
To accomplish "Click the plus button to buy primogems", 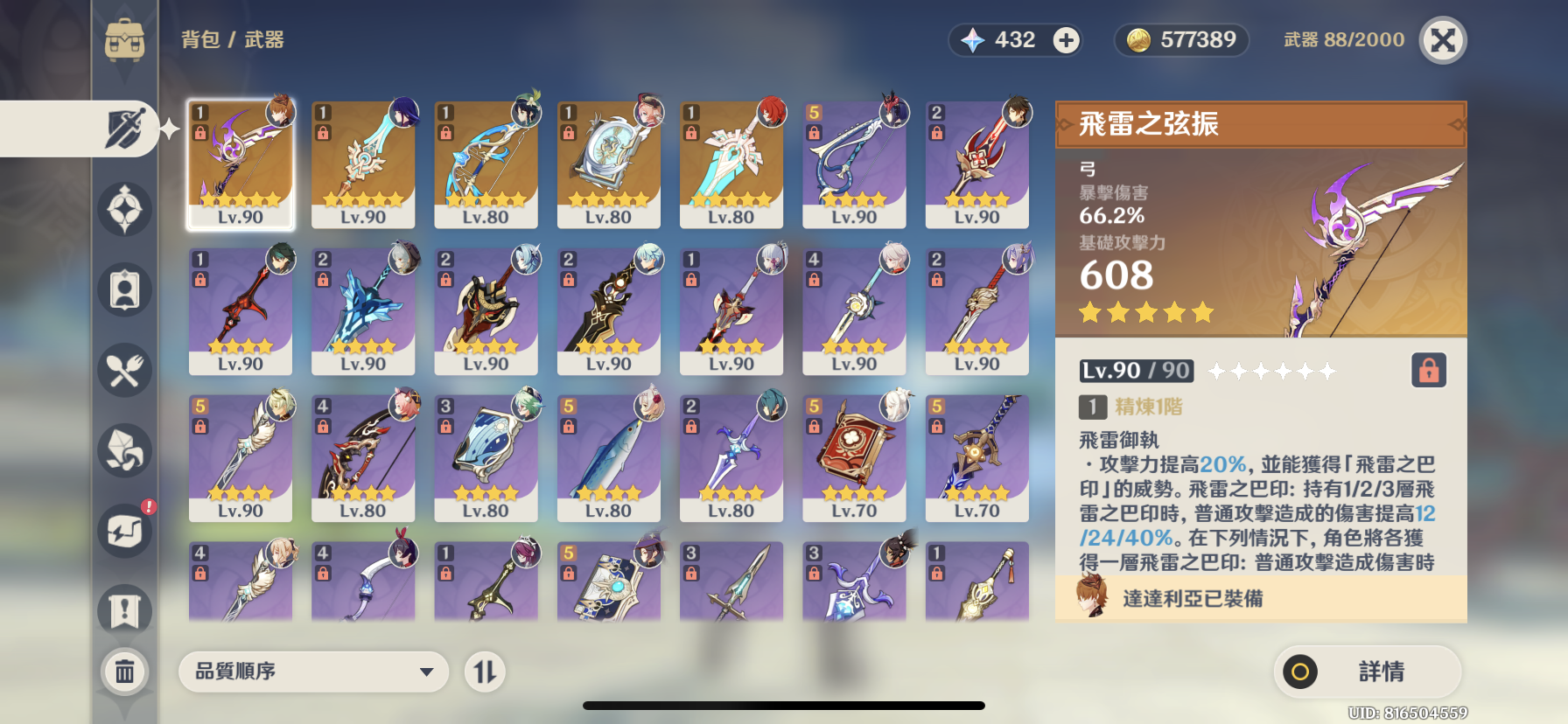I will coord(1067,39).
